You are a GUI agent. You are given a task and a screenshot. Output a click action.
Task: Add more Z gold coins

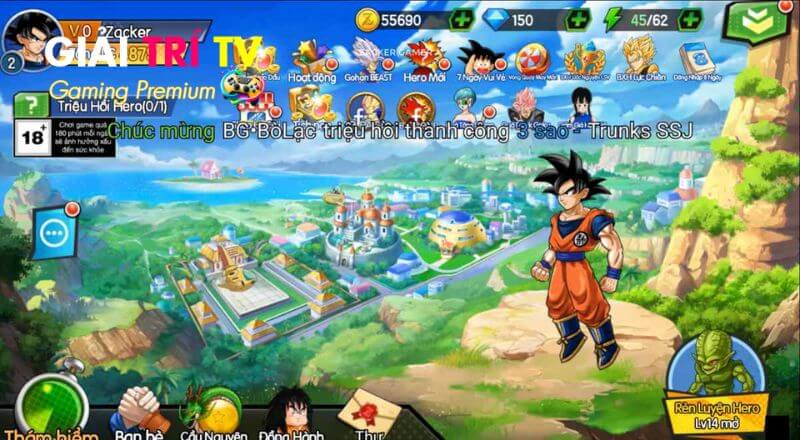click(x=462, y=19)
